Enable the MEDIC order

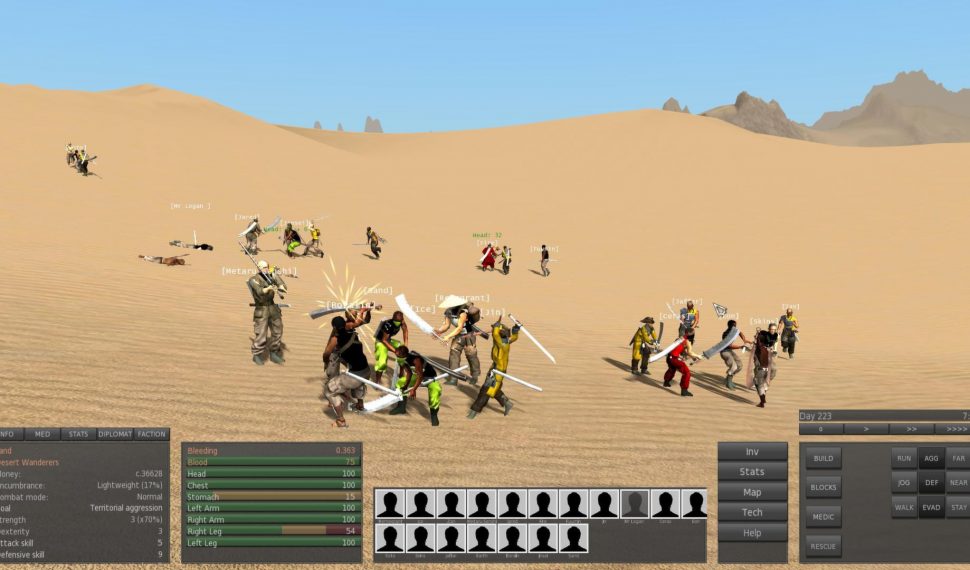click(x=823, y=517)
